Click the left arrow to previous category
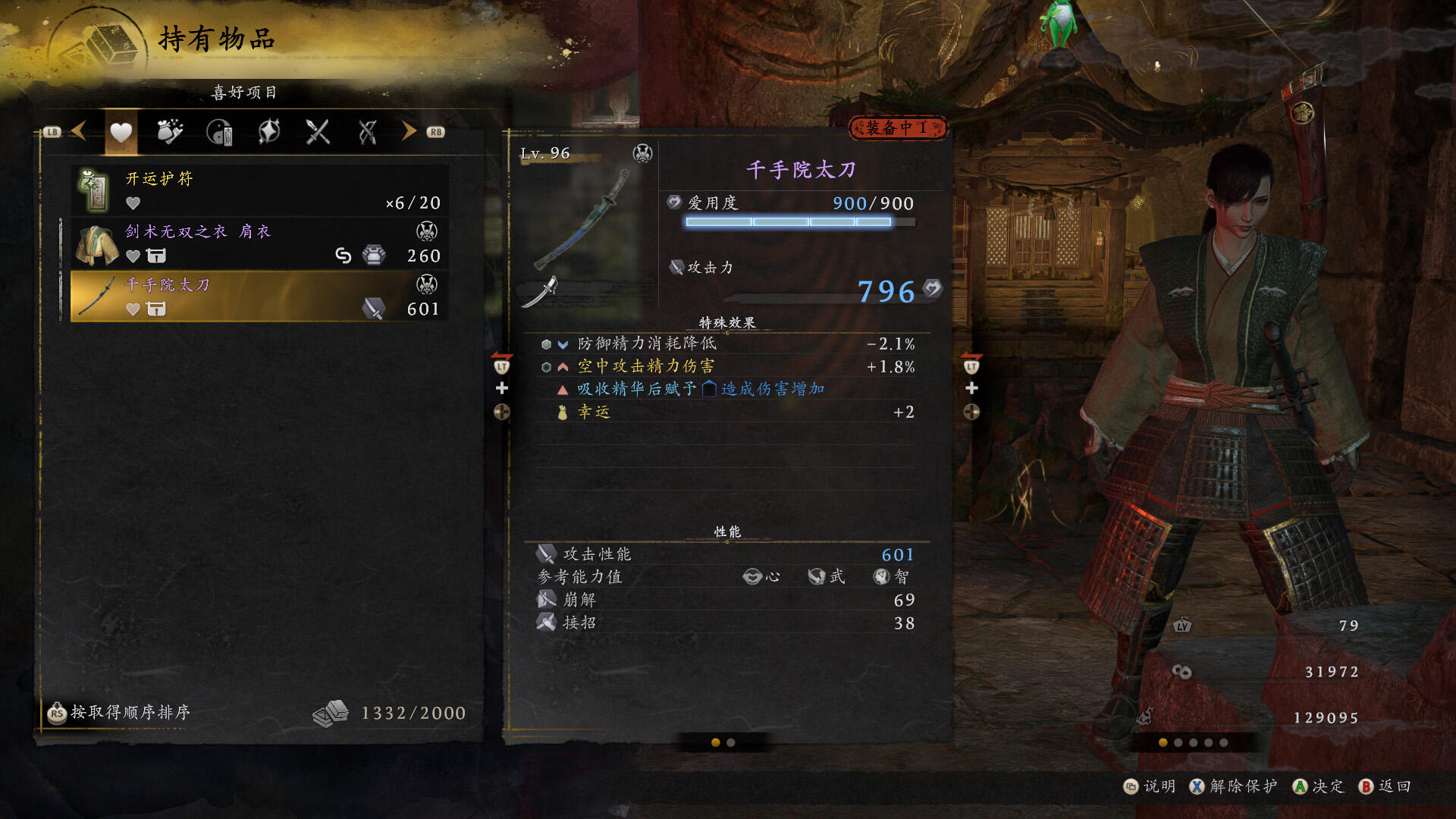 pyautogui.click(x=79, y=131)
